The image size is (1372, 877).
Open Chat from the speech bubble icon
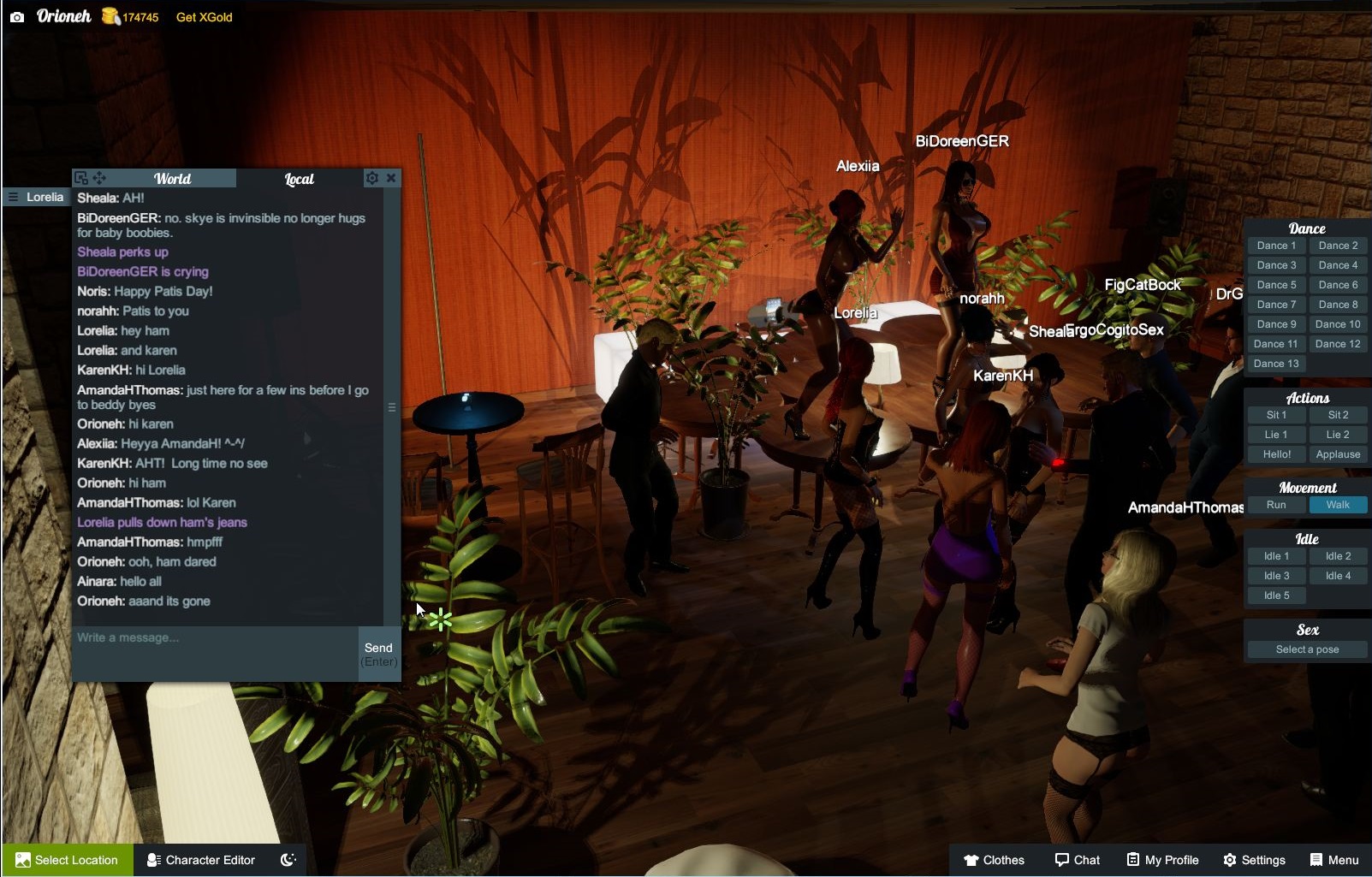[x=1077, y=860]
